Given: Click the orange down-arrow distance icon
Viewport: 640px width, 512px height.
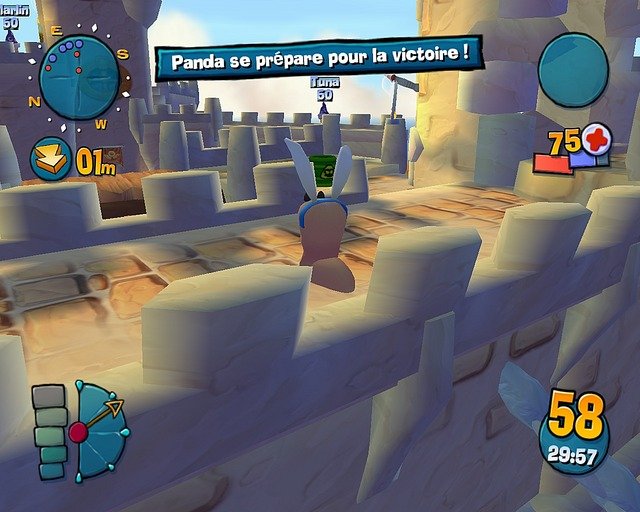Looking at the screenshot, I should coord(49,159).
